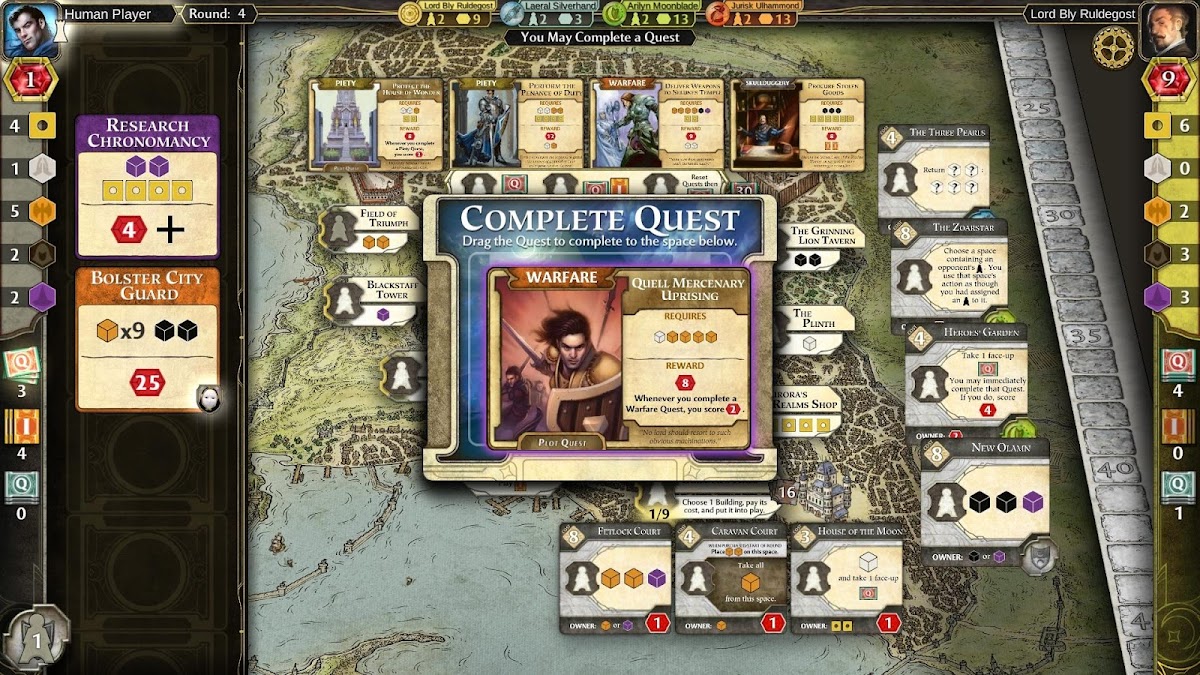View the Protect the House of Wonder quest

click(x=376, y=124)
